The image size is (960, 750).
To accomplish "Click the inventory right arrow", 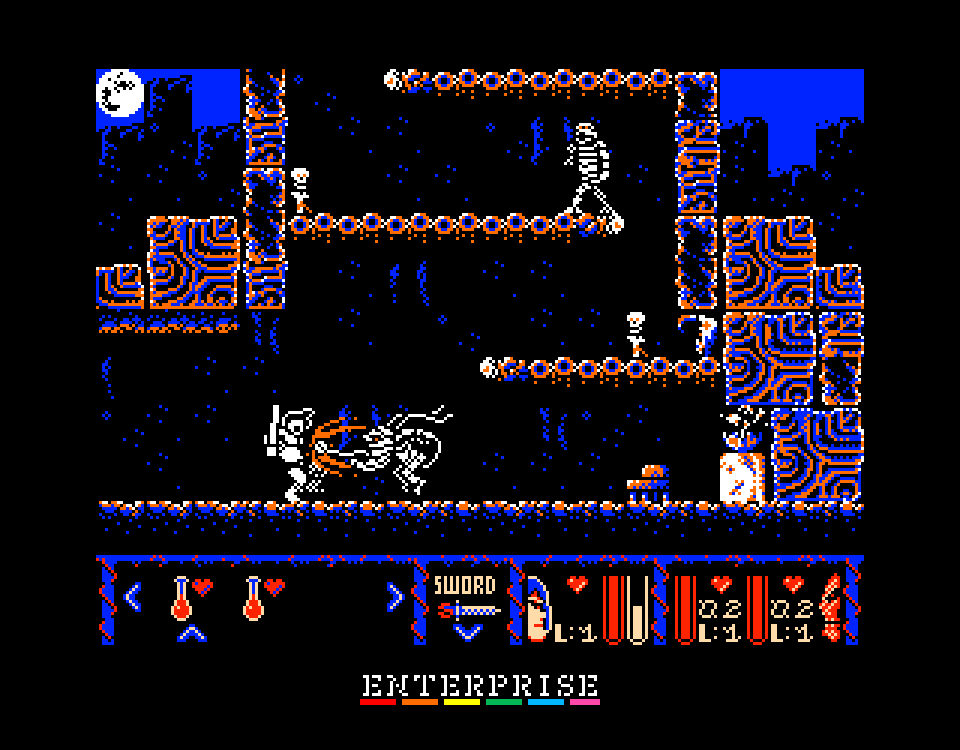I will tap(395, 597).
